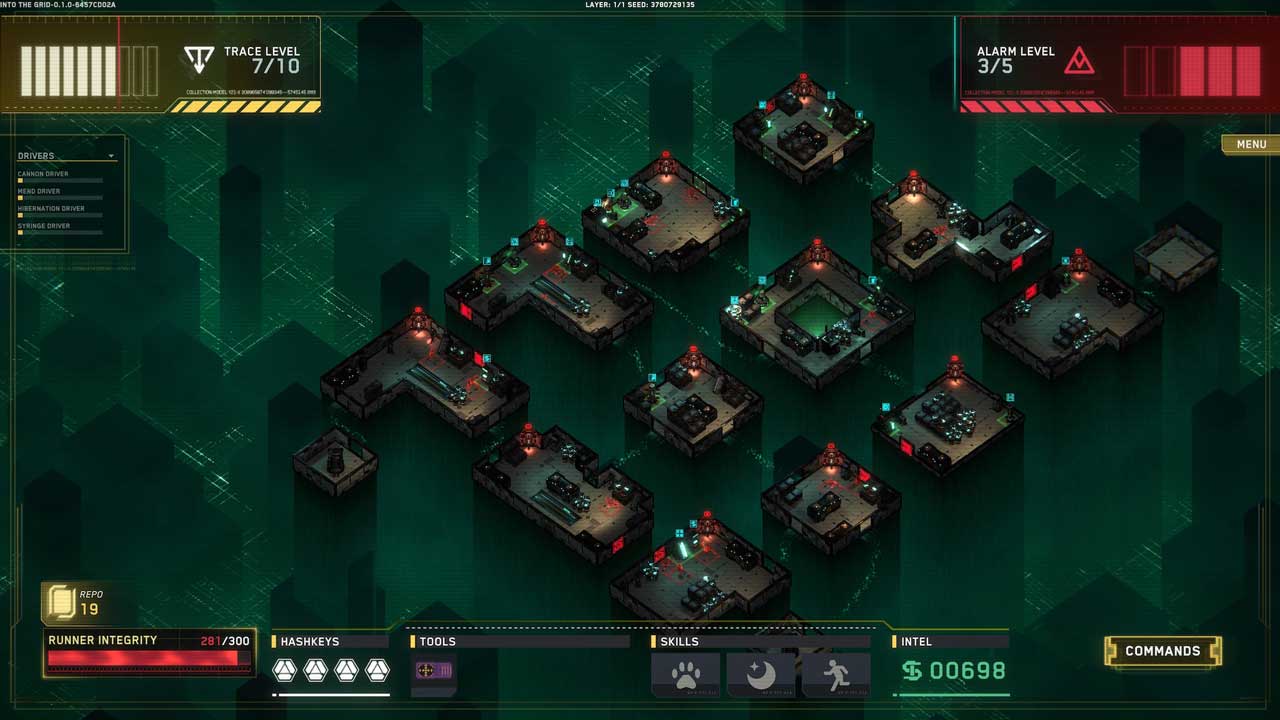
Task: Collapse the Drivers dropdown arrow
Action: pos(112,156)
